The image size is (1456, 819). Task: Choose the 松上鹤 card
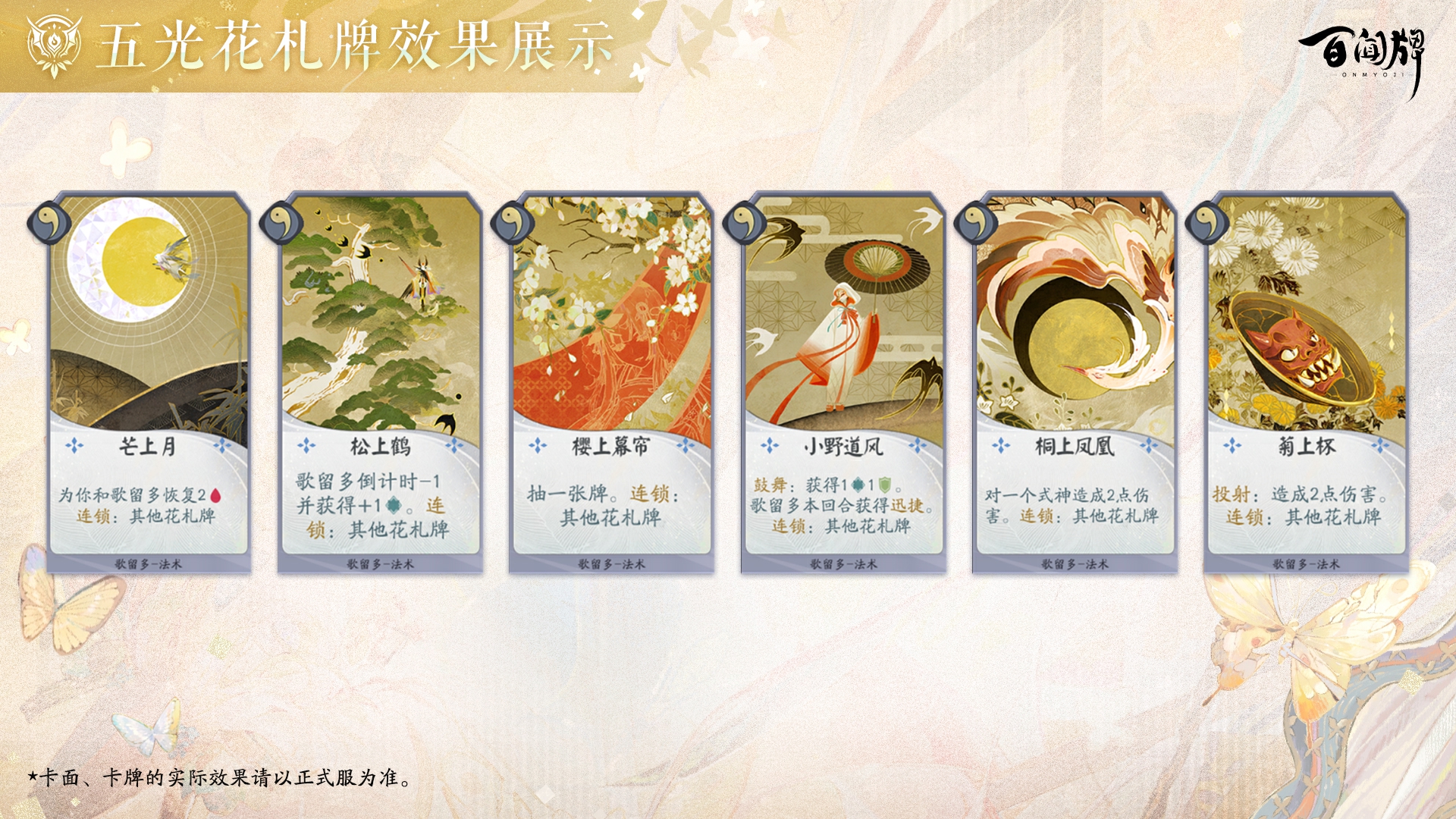click(381, 382)
